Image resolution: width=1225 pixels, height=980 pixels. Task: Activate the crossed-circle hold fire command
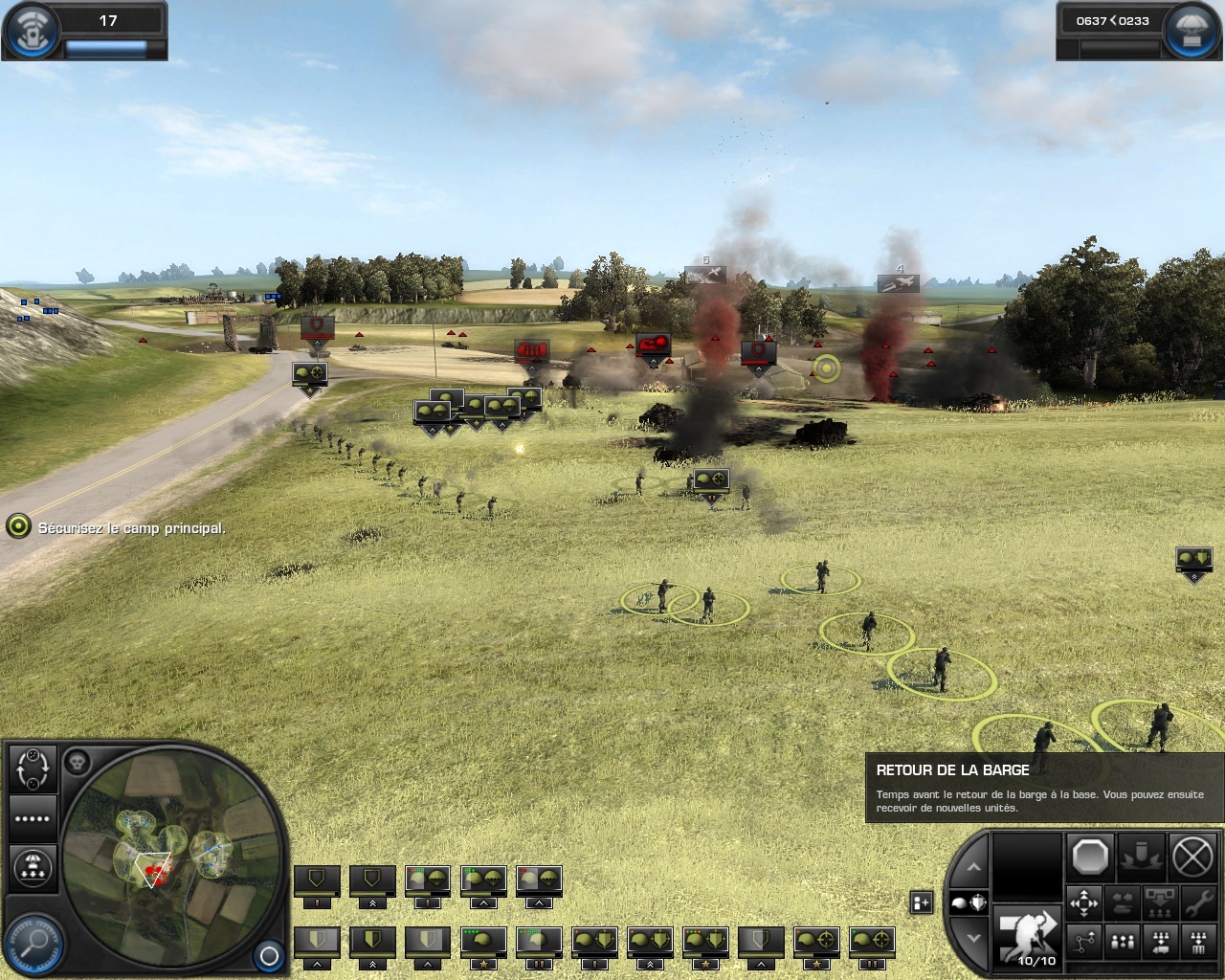tap(1192, 857)
